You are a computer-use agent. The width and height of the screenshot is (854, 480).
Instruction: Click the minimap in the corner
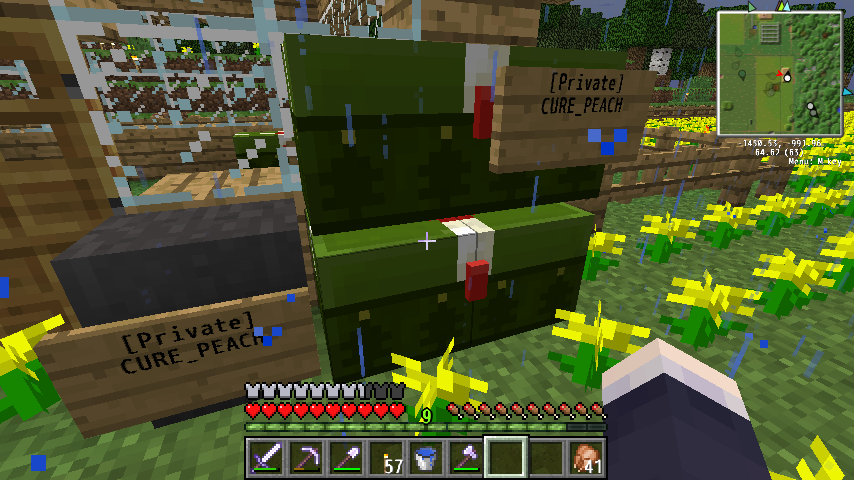tap(779, 73)
